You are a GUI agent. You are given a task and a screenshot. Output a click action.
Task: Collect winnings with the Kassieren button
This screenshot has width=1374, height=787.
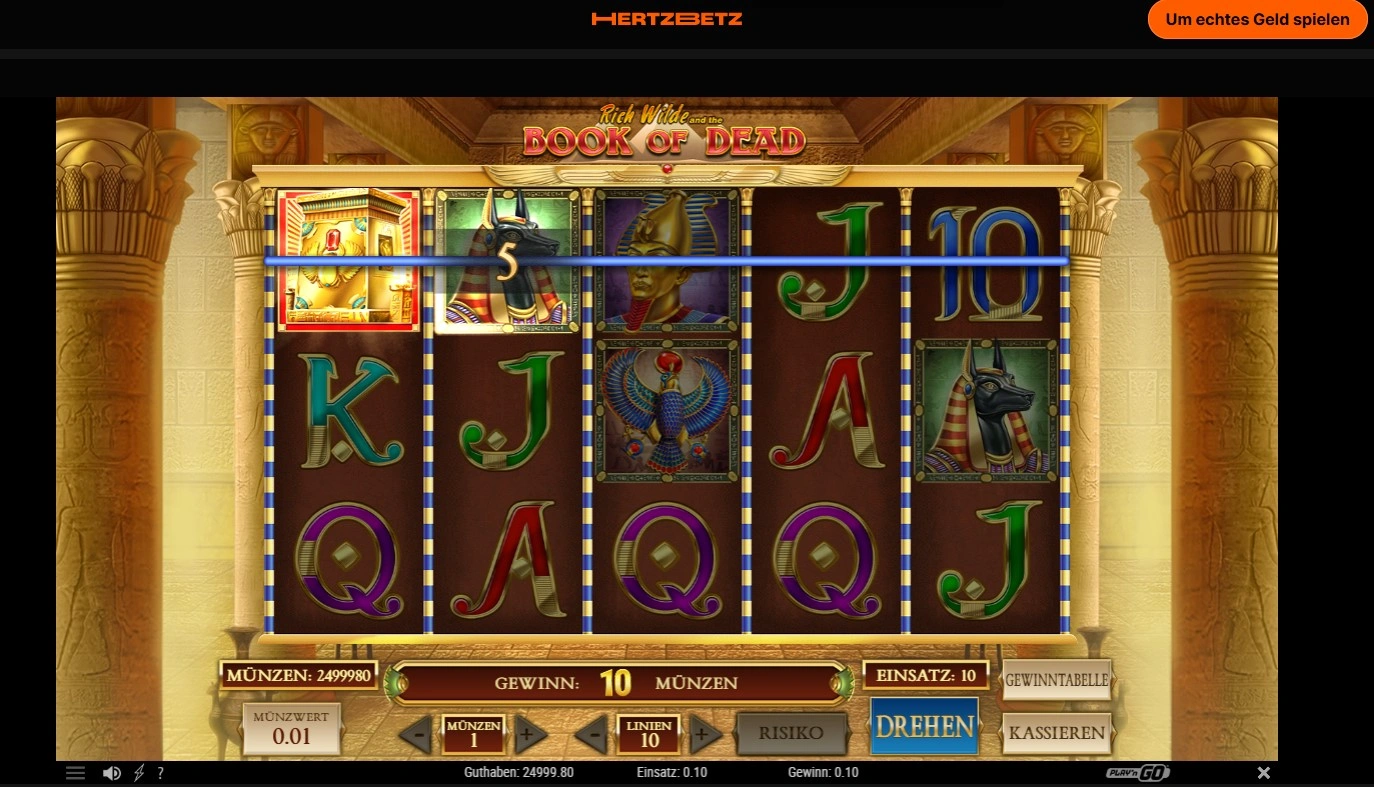click(x=1057, y=732)
